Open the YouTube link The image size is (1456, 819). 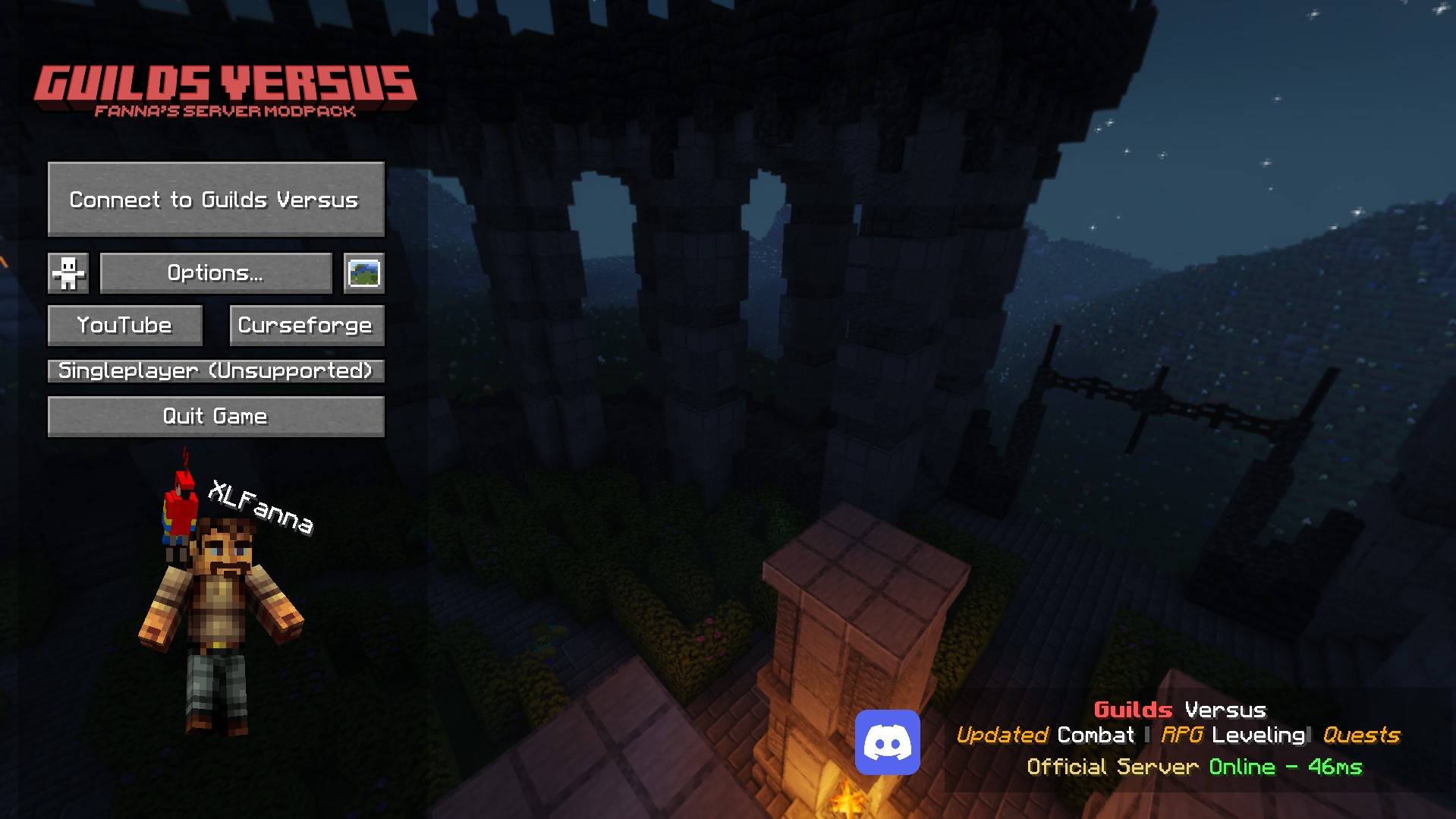pyautogui.click(x=124, y=325)
